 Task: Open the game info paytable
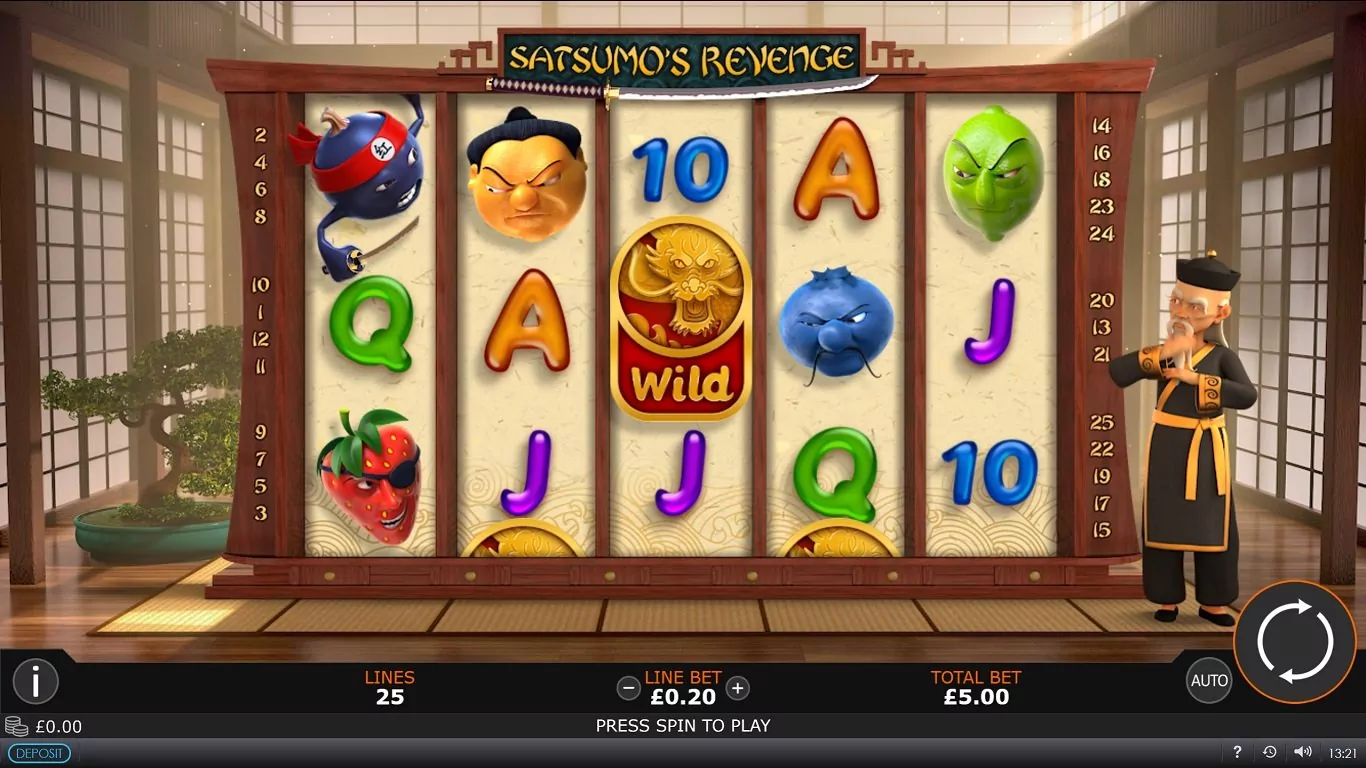pyautogui.click(x=35, y=682)
